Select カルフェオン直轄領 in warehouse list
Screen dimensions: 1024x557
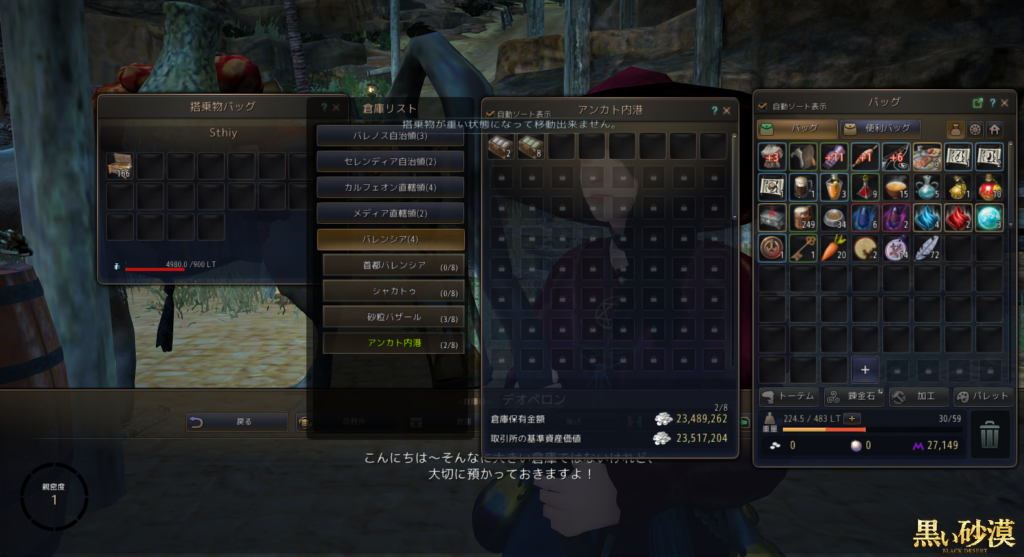[x=390, y=187]
